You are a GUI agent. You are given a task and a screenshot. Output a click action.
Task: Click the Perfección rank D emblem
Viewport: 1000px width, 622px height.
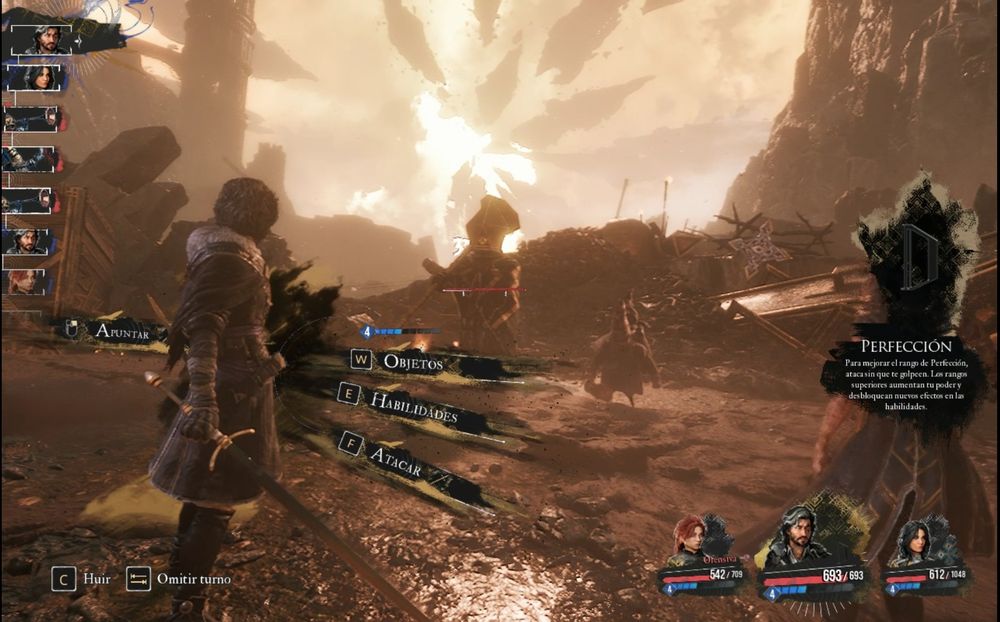tap(916, 258)
